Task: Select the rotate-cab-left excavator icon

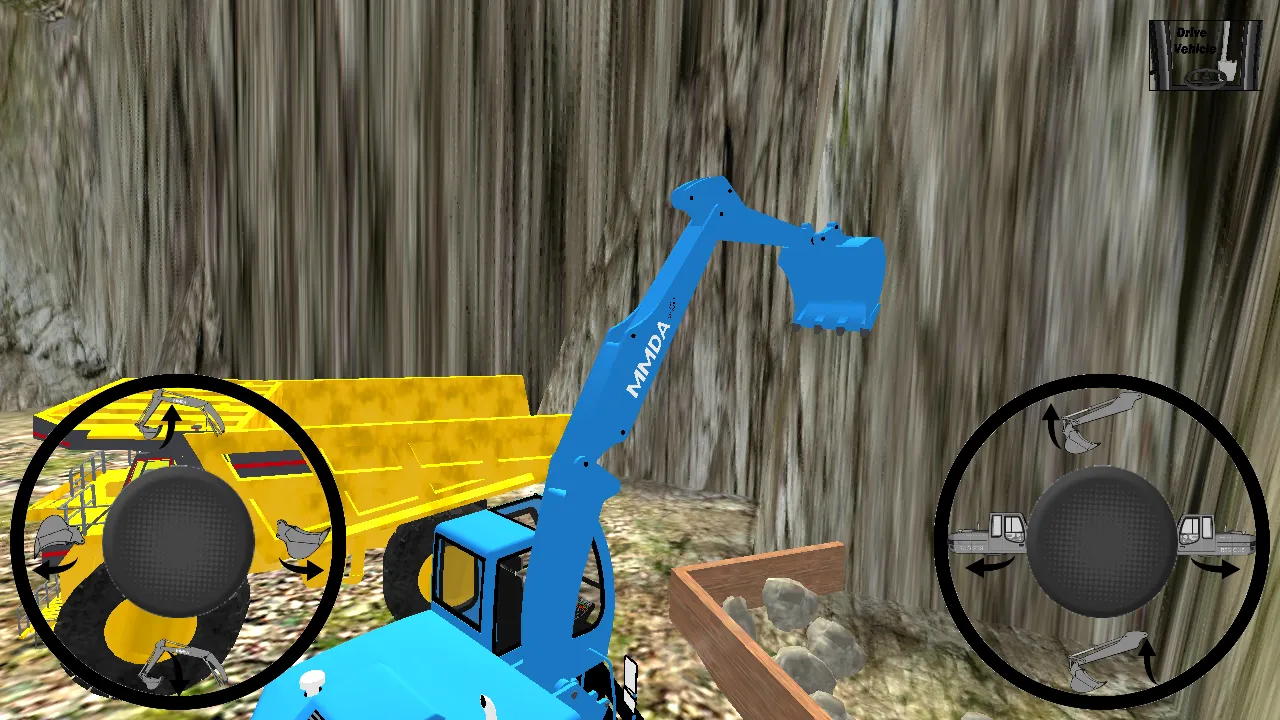Action: pyautogui.click(x=989, y=535)
